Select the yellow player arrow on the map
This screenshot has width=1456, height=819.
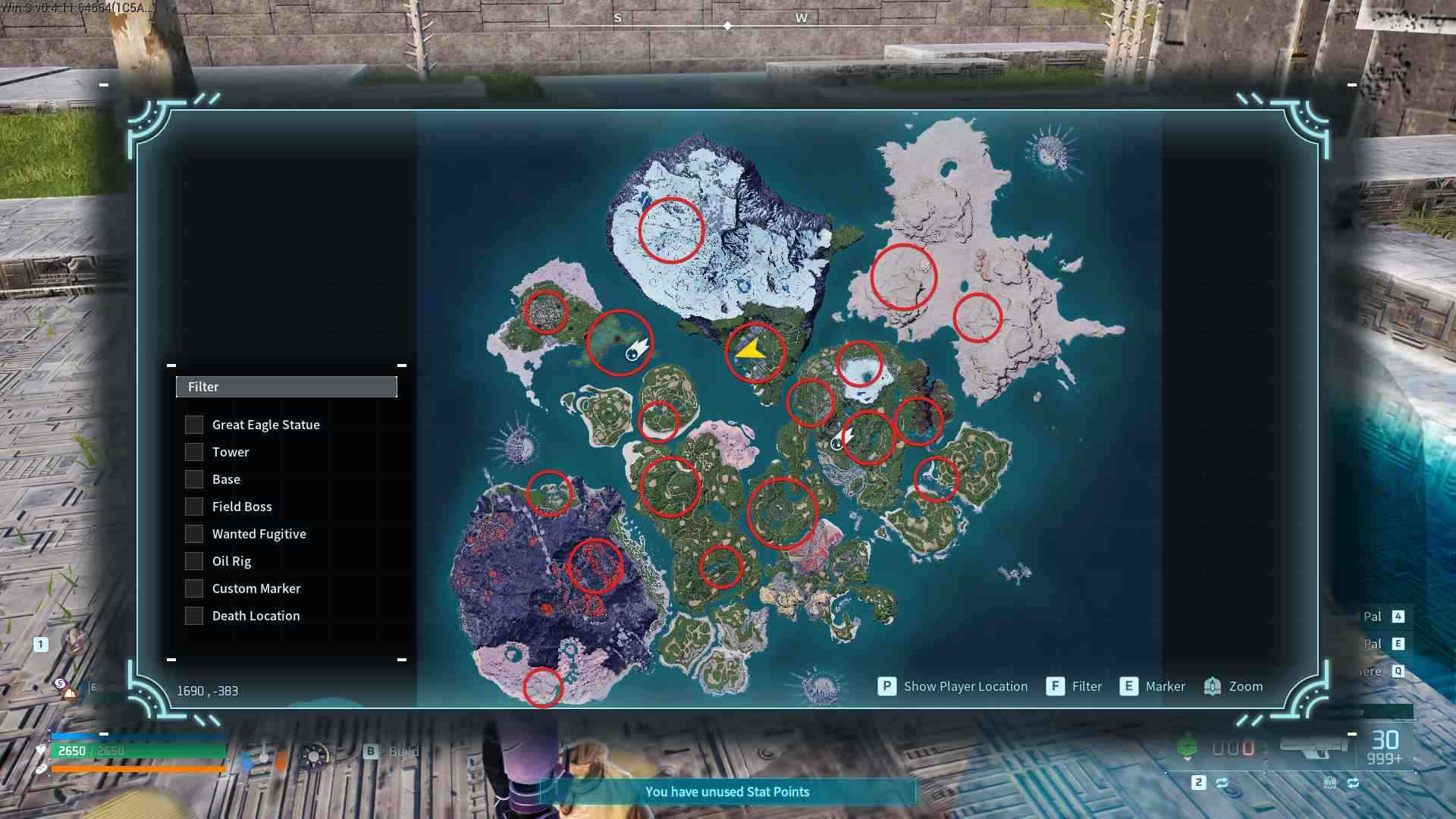click(750, 350)
